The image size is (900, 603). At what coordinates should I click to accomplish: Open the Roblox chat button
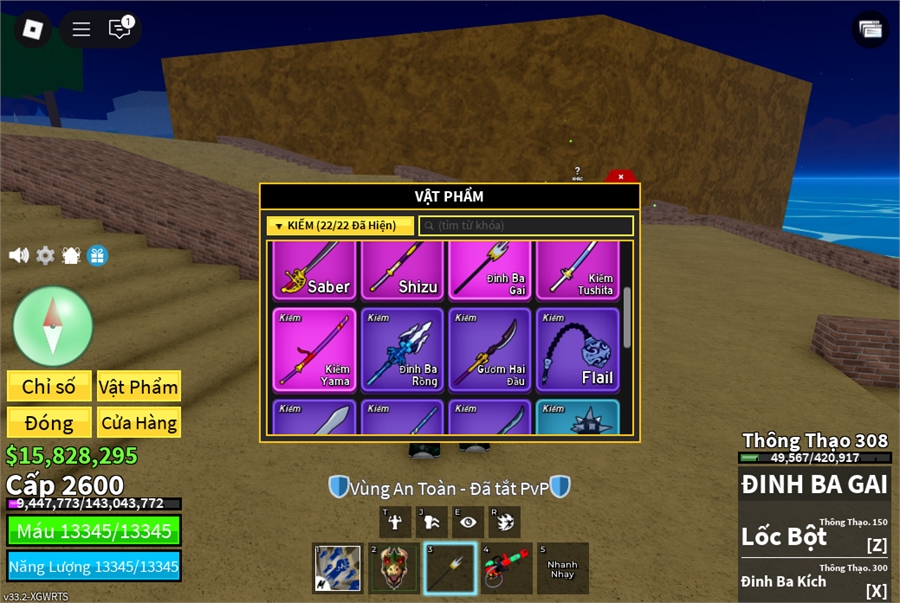pyautogui.click(x=120, y=29)
